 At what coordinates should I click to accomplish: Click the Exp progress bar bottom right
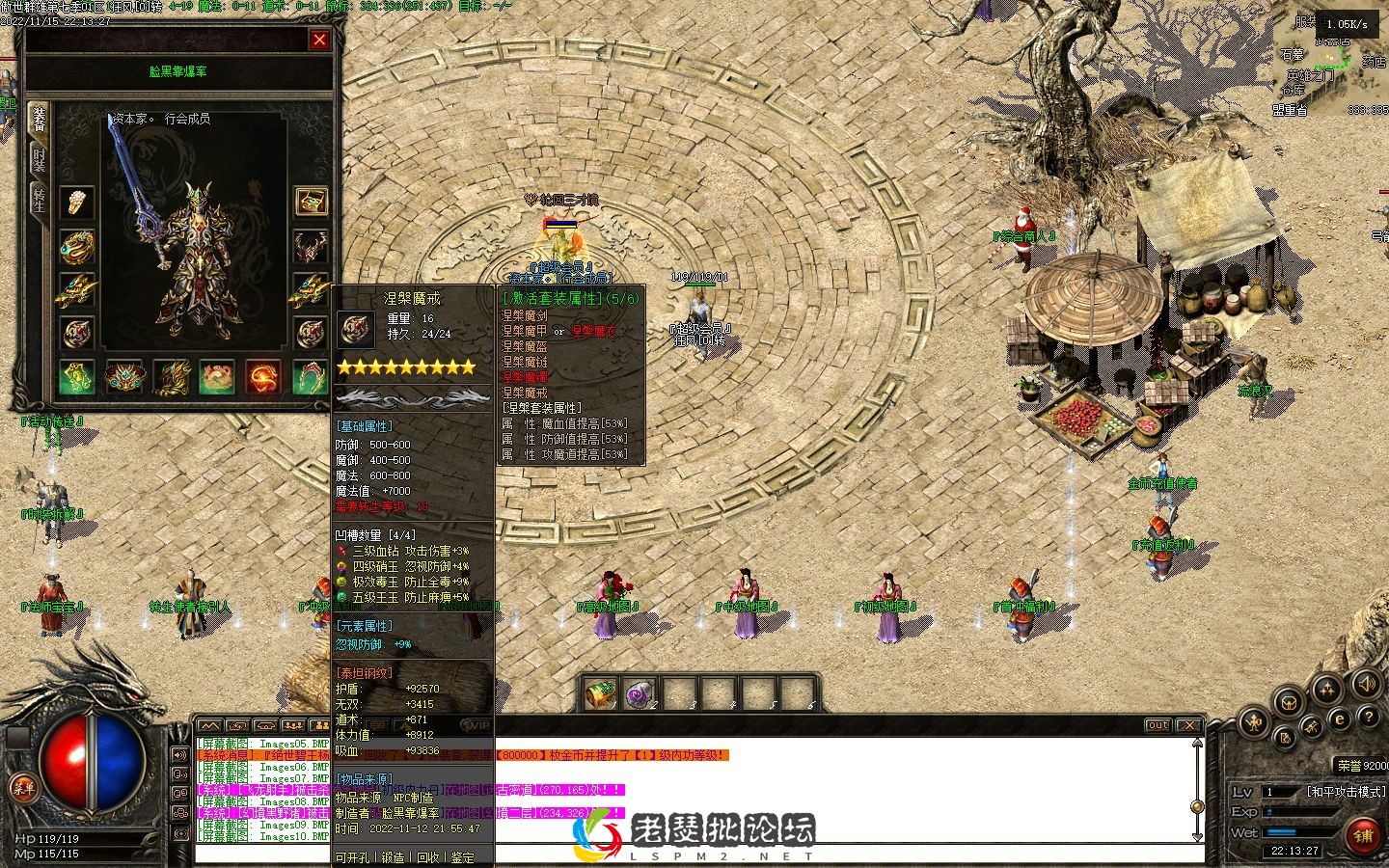pos(1298,811)
